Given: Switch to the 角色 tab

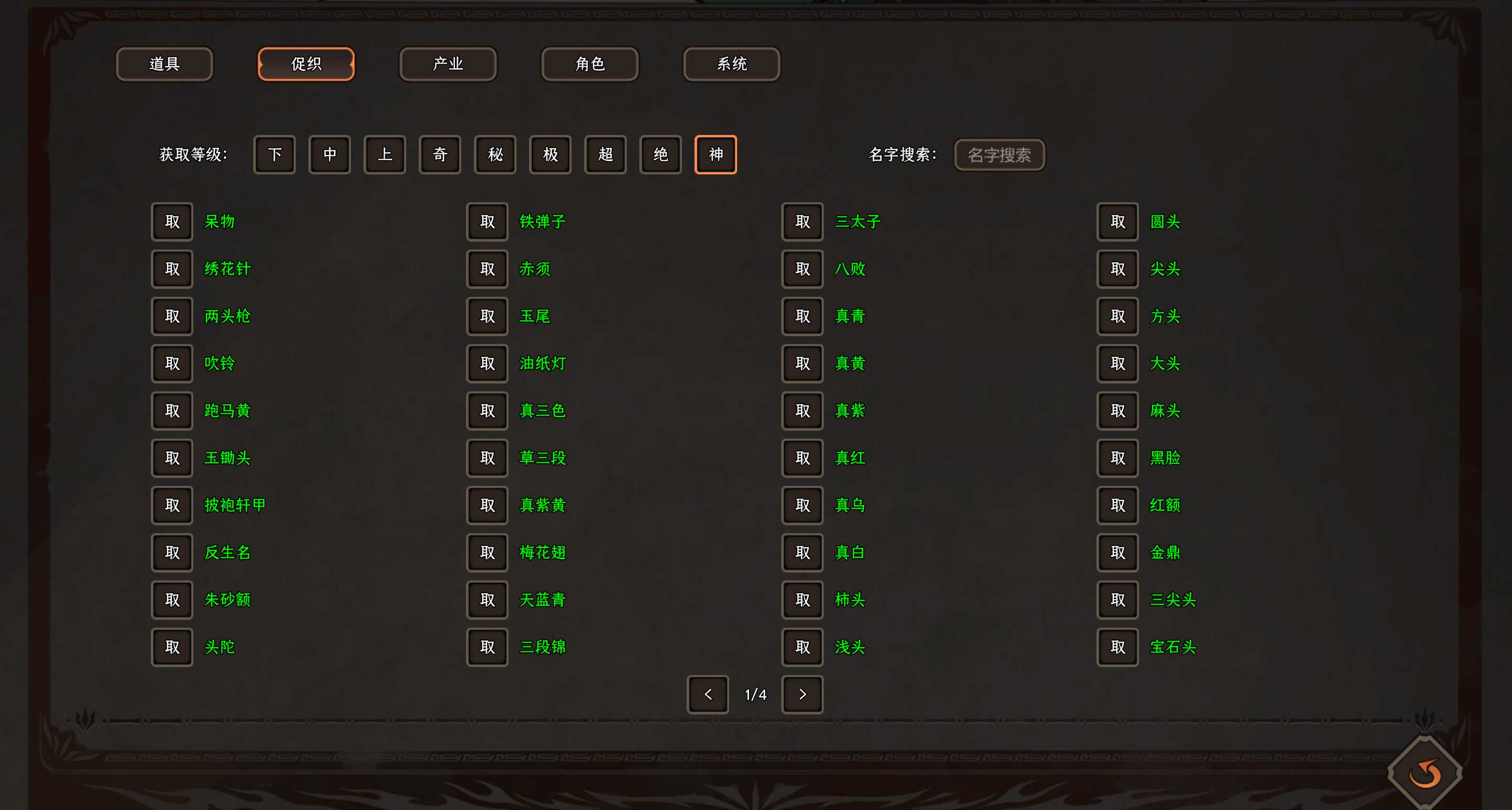Looking at the screenshot, I should [x=589, y=64].
